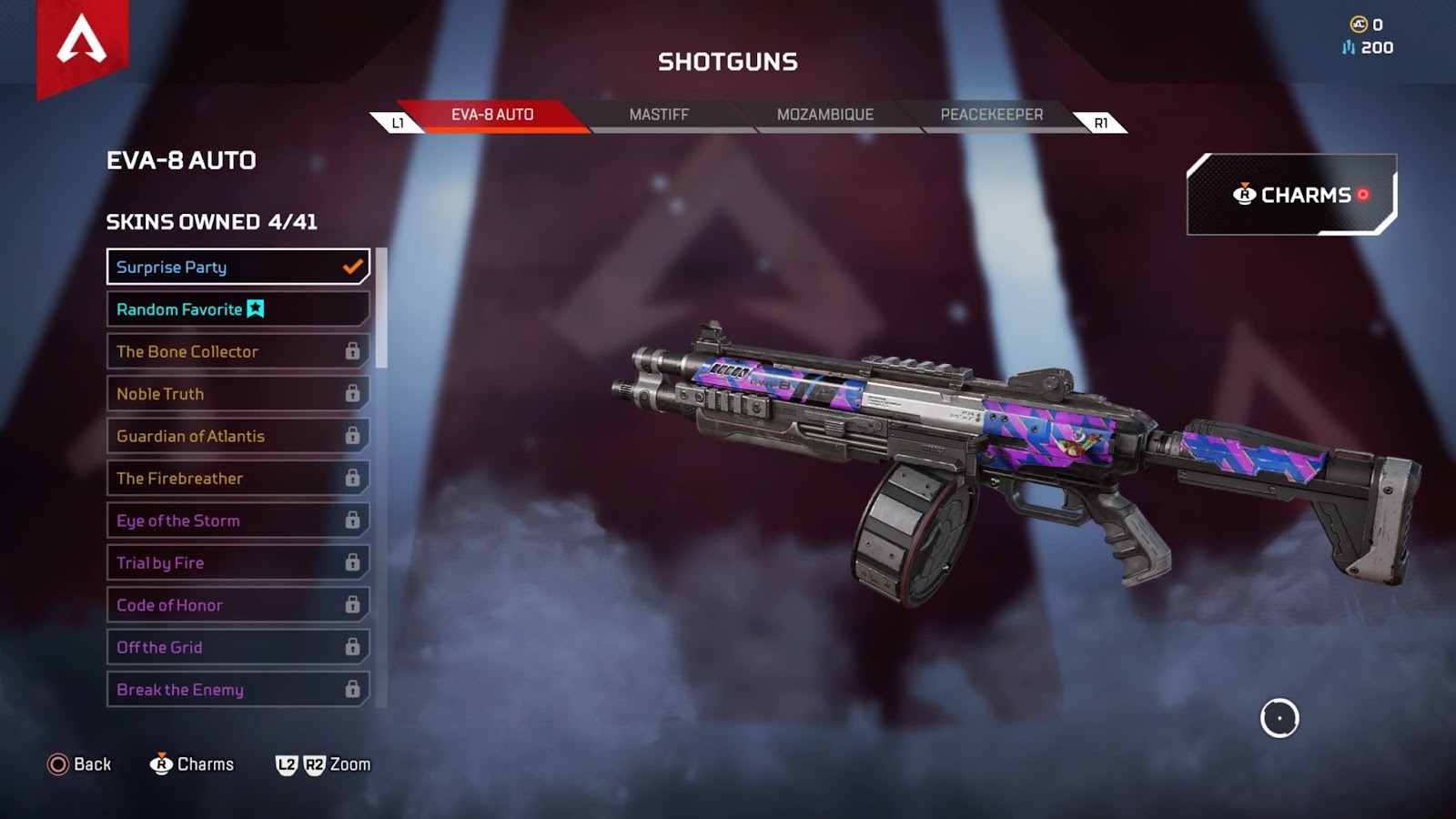Choose the Surprise Party skin
This screenshot has width=1456, height=819.
point(238,267)
